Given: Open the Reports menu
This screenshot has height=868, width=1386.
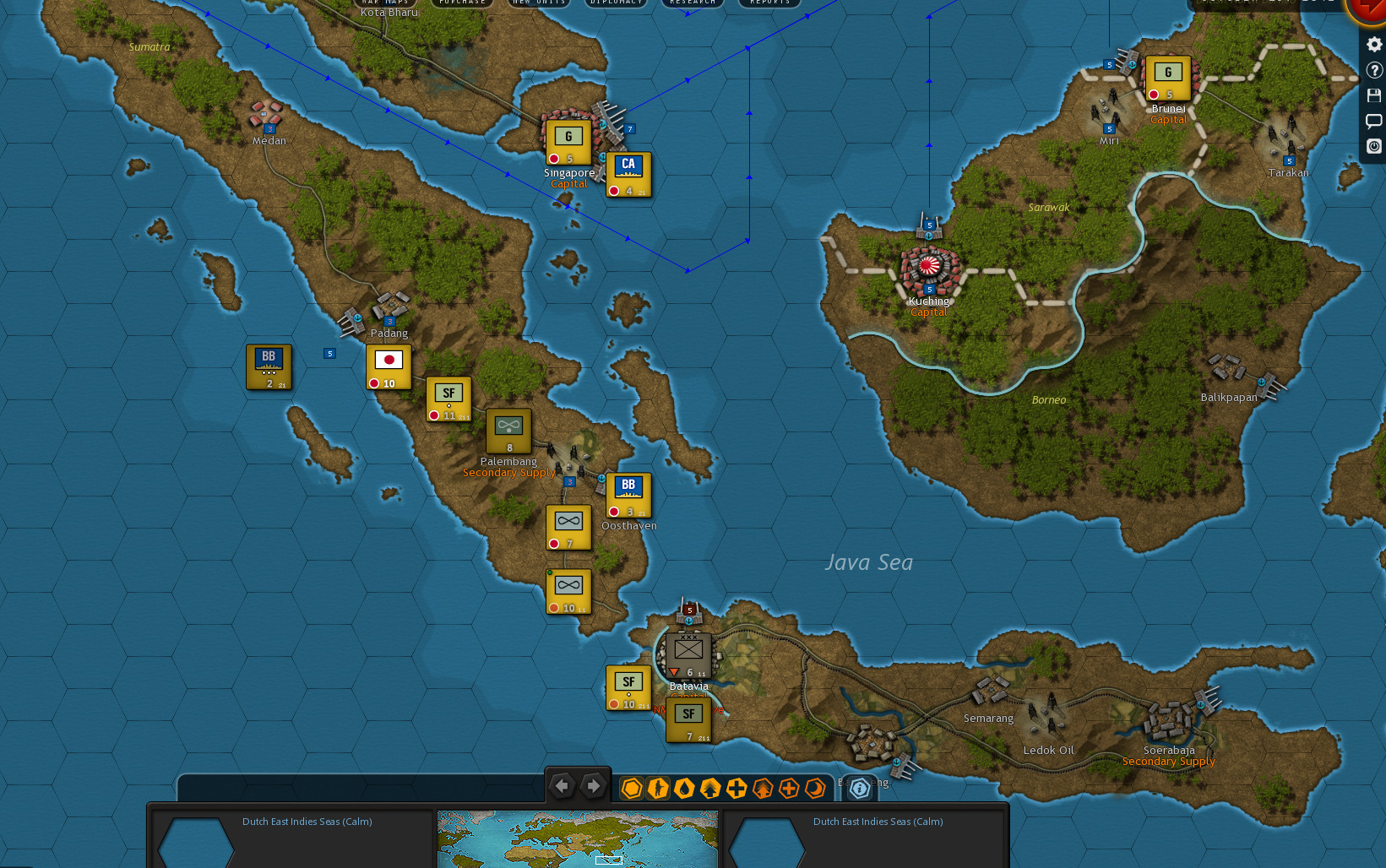Looking at the screenshot, I should point(769,3).
